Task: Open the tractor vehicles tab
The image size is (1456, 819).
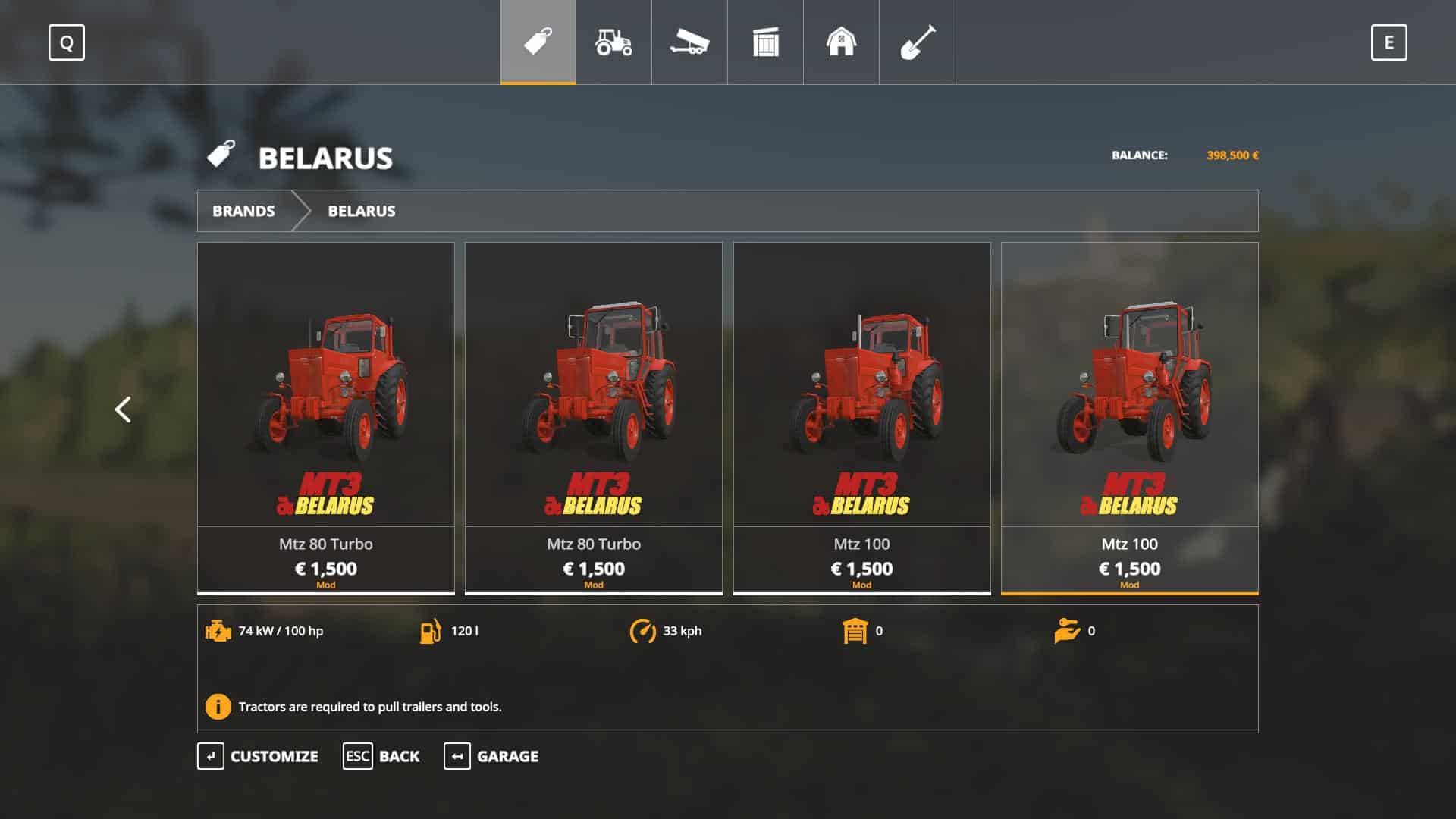Action: [613, 42]
